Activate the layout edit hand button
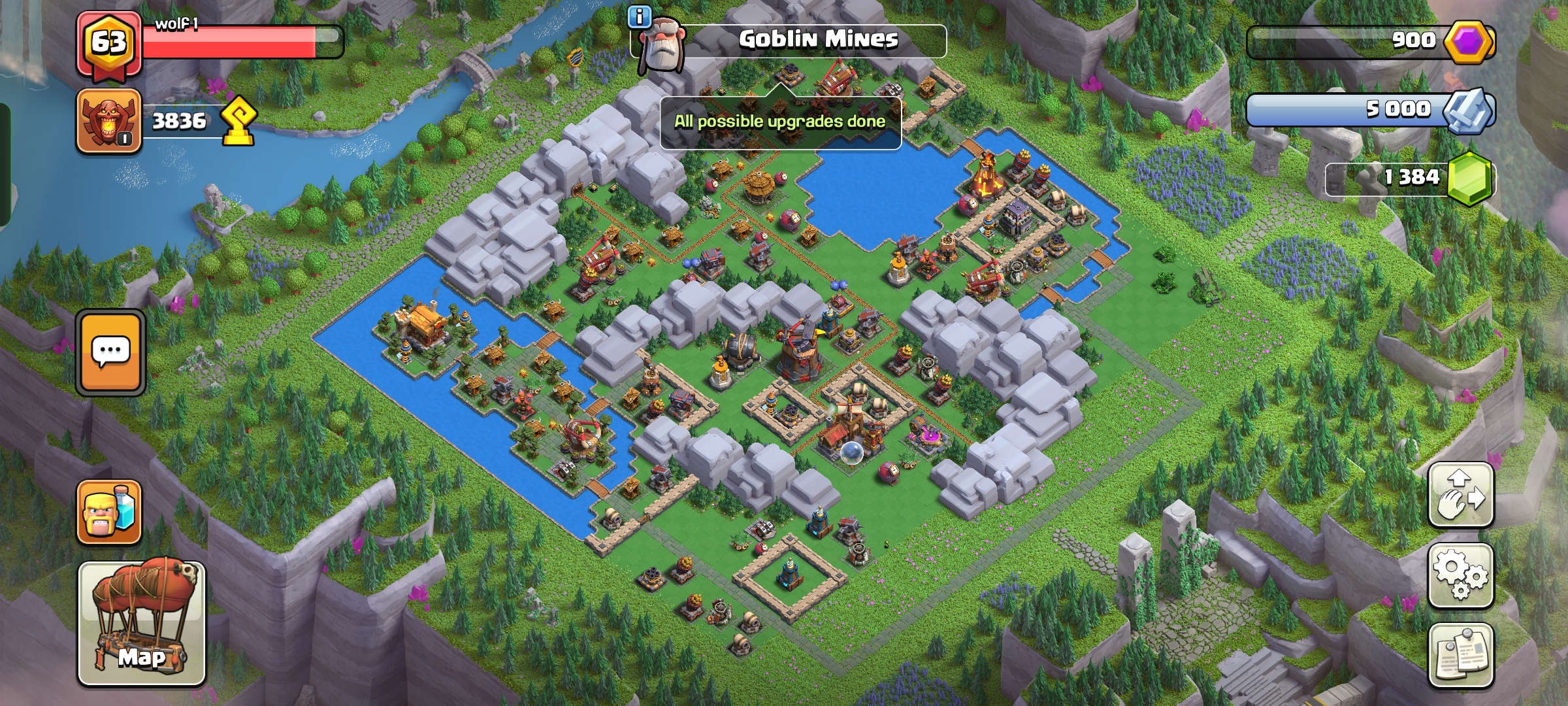 [1461, 495]
